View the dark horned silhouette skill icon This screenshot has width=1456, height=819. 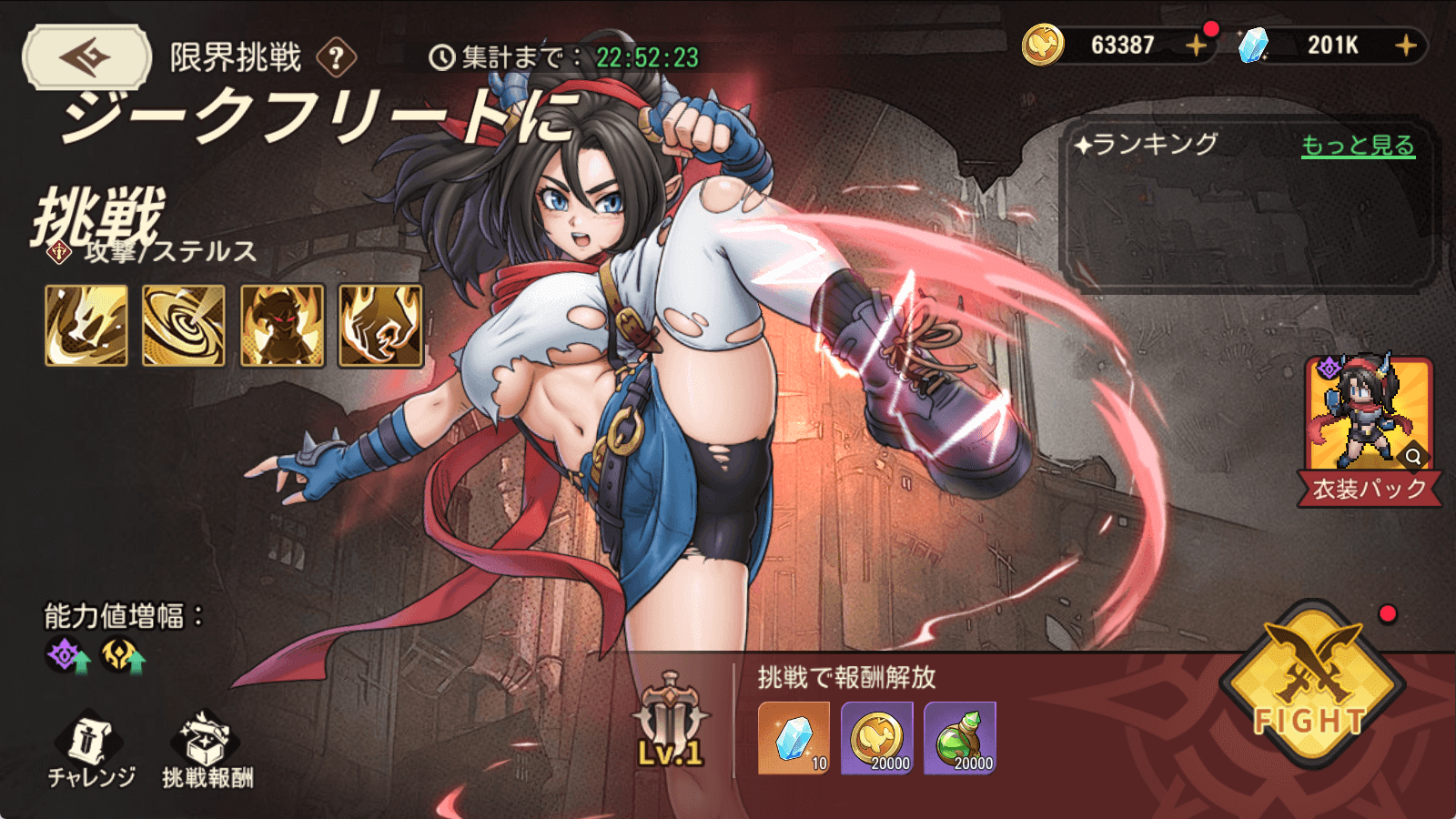coord(282,326)
